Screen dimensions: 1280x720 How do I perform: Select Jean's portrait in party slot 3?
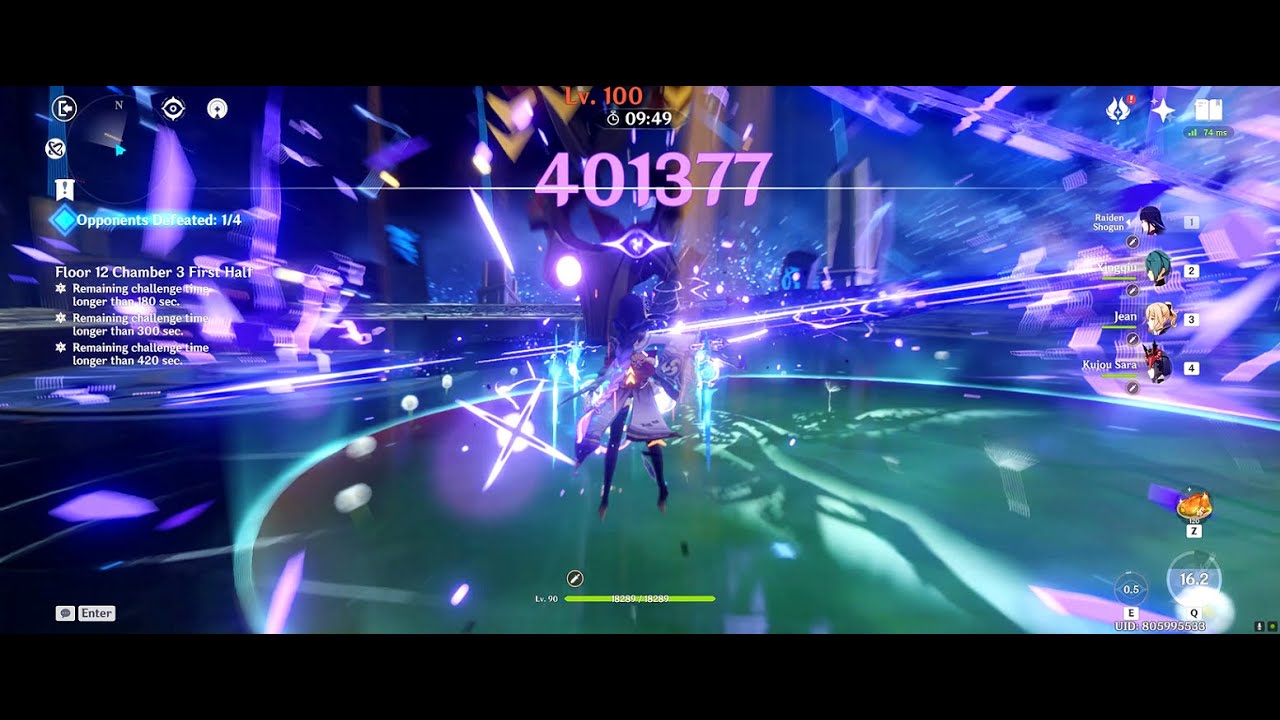point(1160,318)
